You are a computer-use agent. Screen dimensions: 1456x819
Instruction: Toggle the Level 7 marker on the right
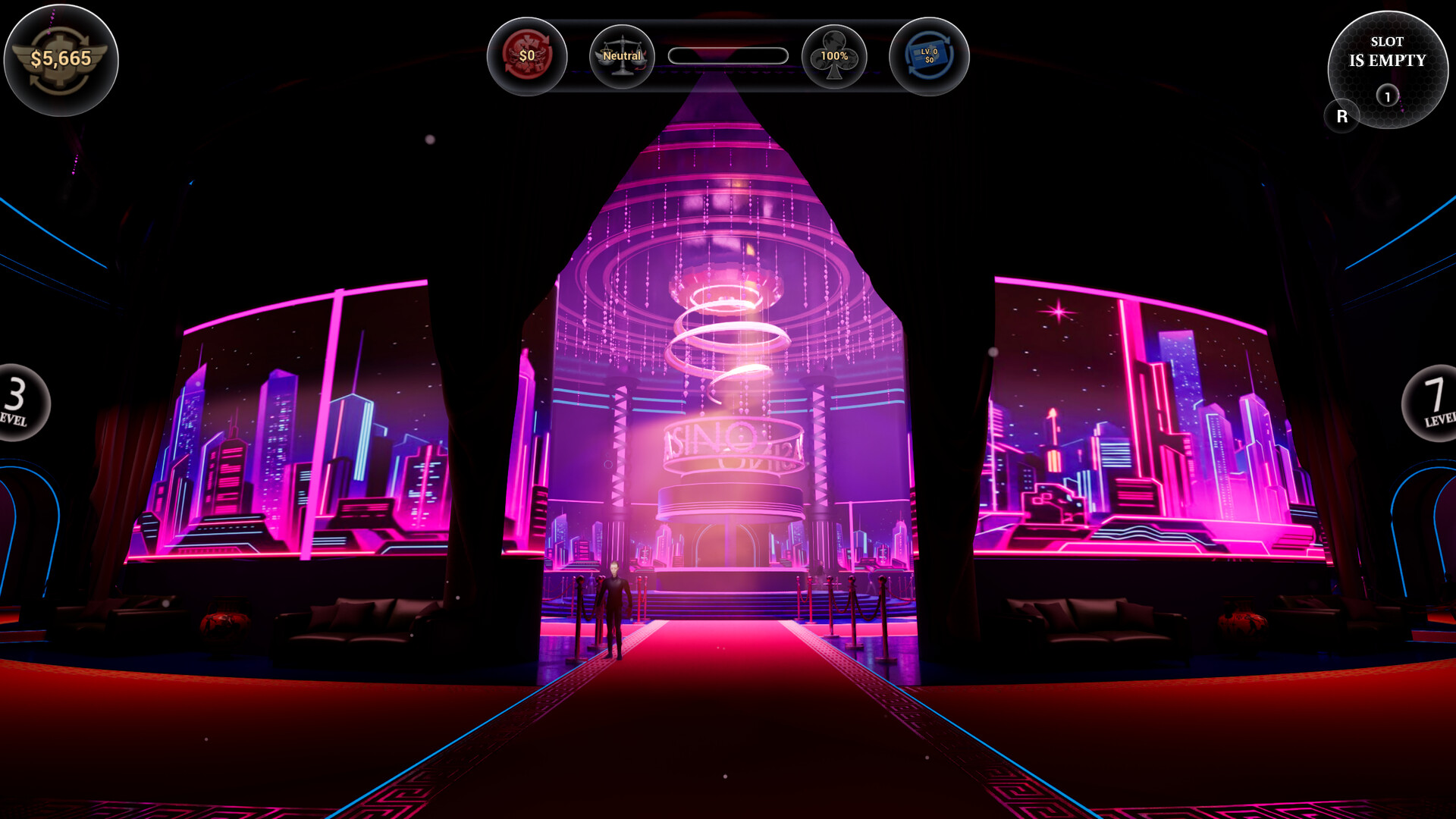coord(1442,402)
